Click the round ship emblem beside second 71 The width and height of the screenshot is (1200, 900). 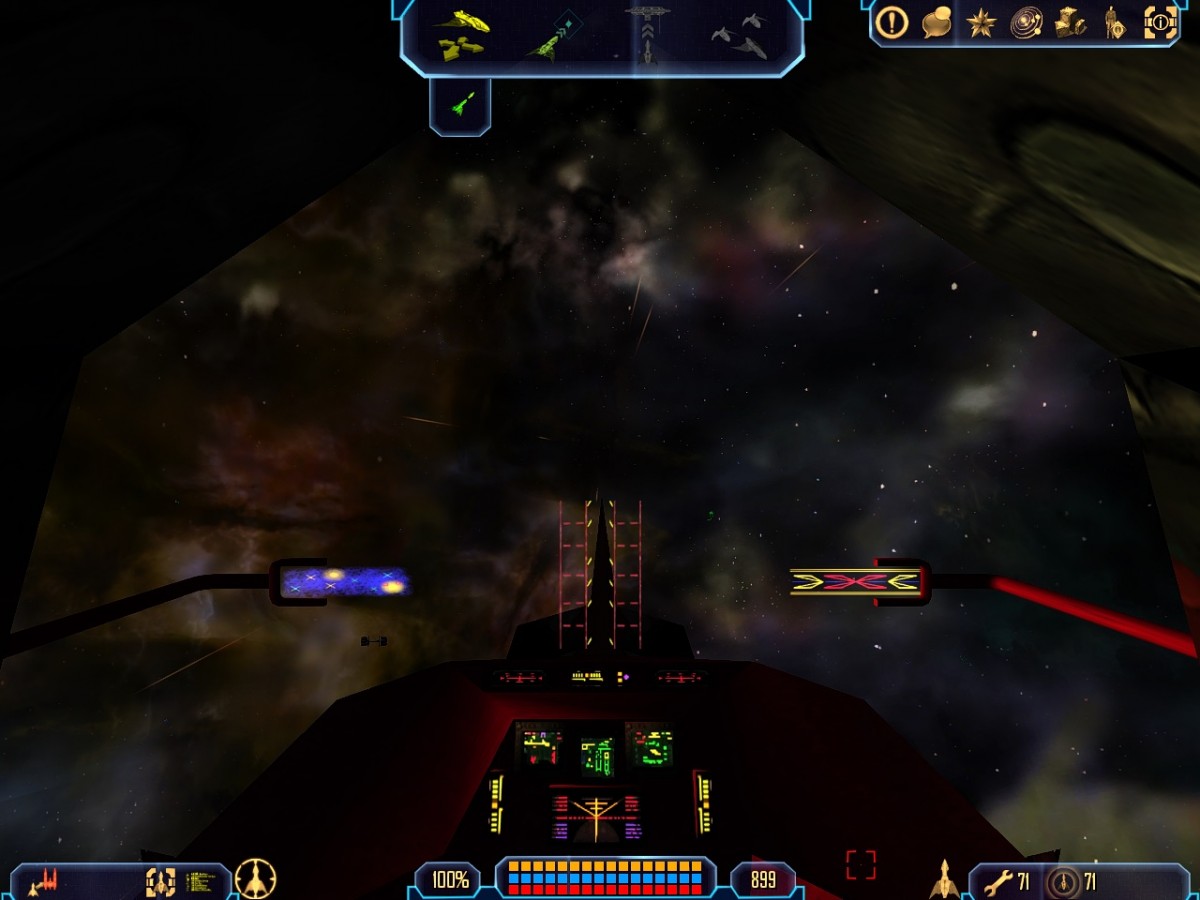pos(1064,882)
